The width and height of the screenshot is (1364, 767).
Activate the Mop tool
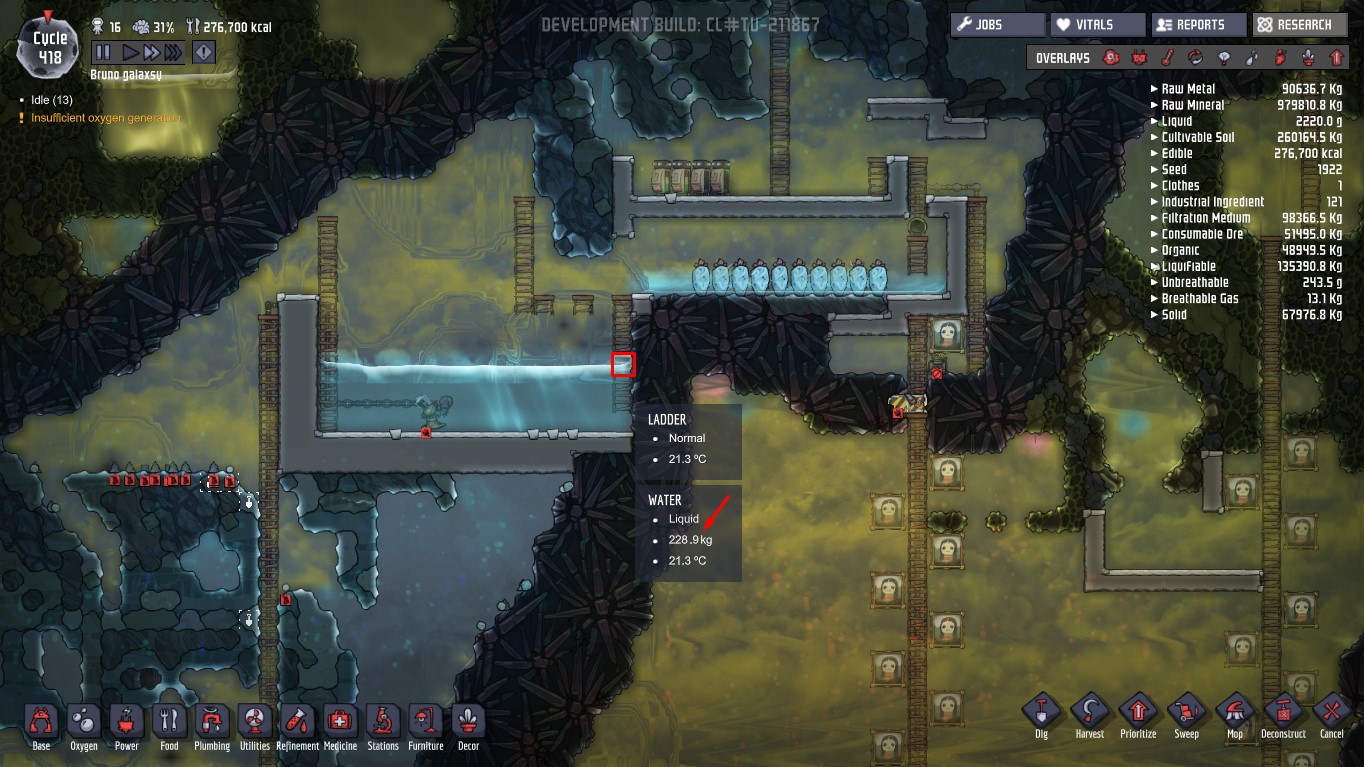(1234, 713)
